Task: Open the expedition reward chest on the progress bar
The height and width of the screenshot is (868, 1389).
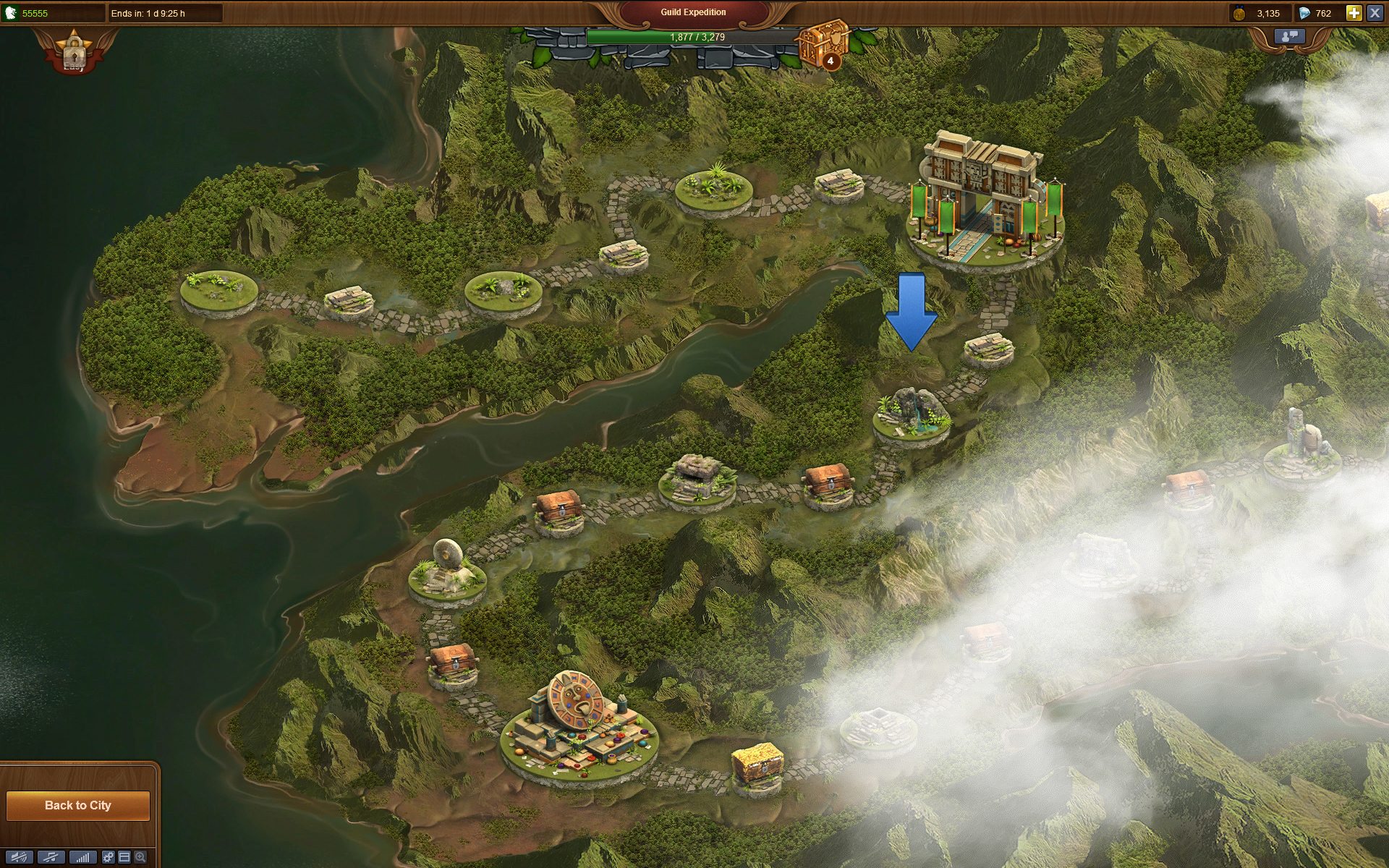Action: pos(823,44)
